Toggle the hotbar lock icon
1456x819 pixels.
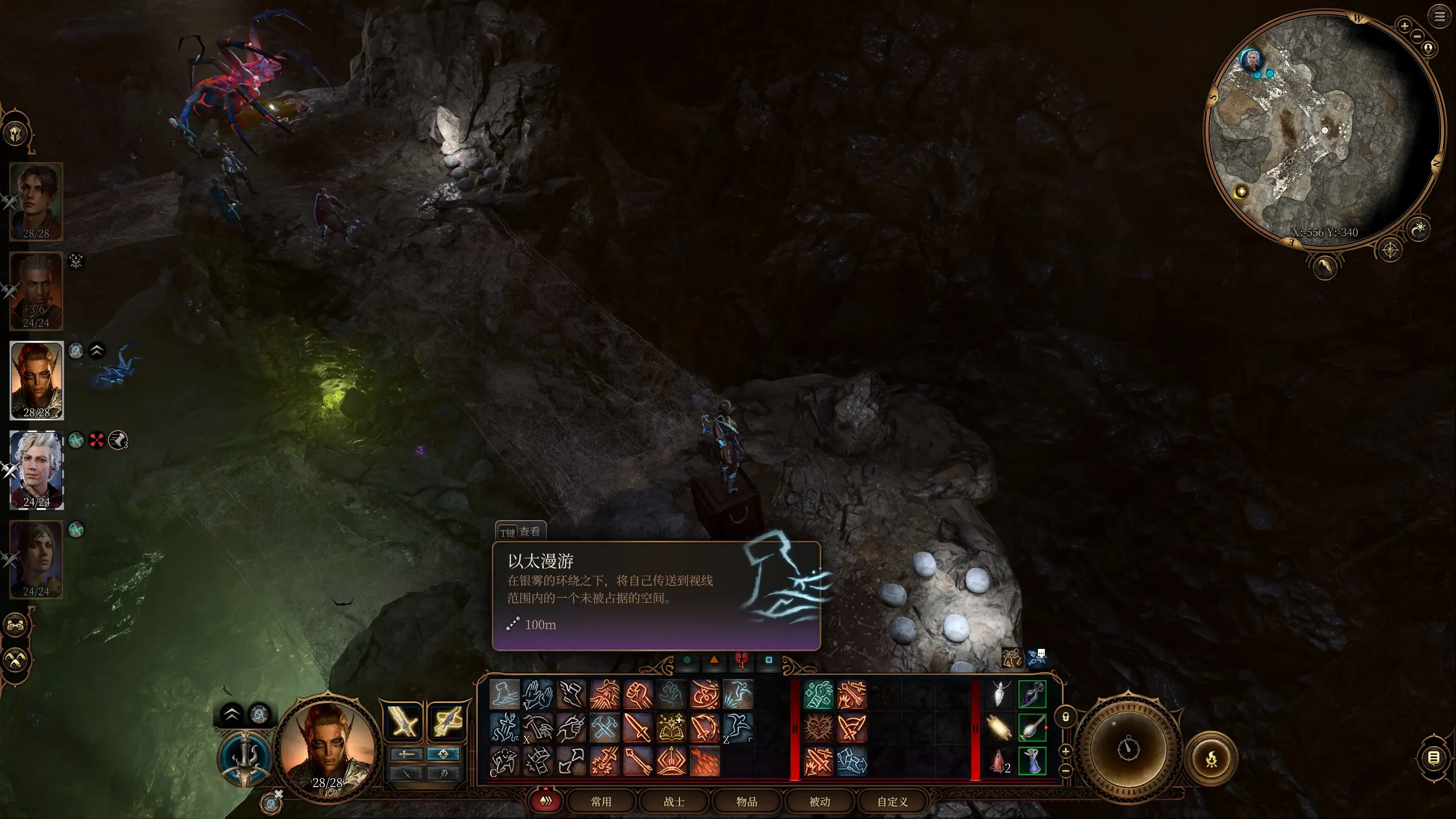[1066, 717]
